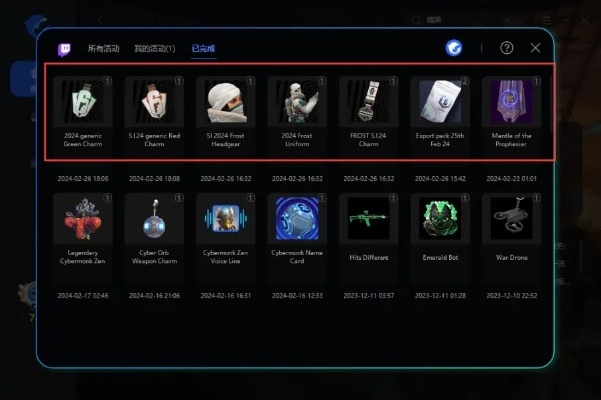Click the Cybermonk Zen Voice Line reward
This screenshot has height=400, width=601.
point(226,219)
